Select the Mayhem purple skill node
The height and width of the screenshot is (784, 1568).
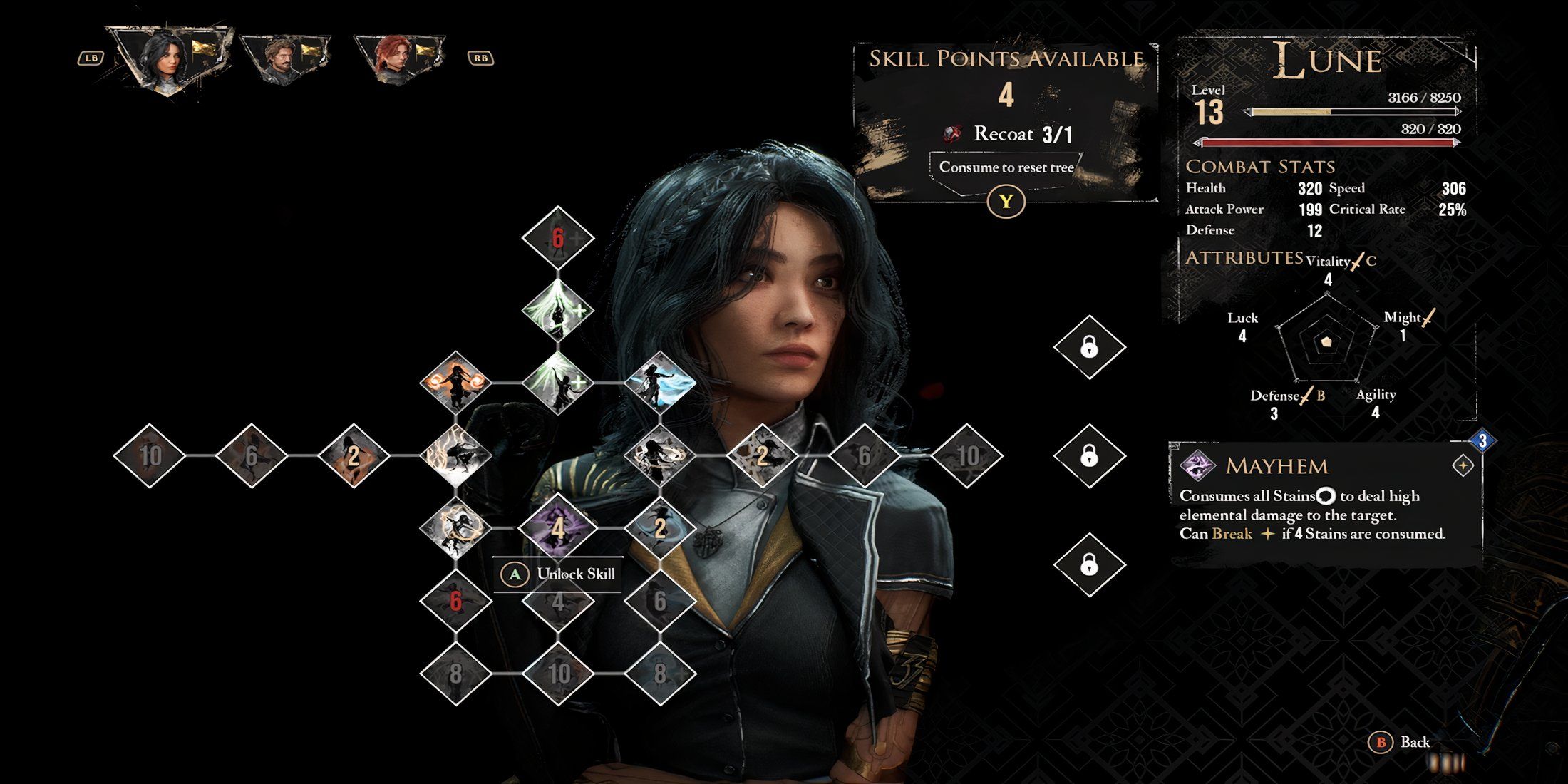[558, 528]
